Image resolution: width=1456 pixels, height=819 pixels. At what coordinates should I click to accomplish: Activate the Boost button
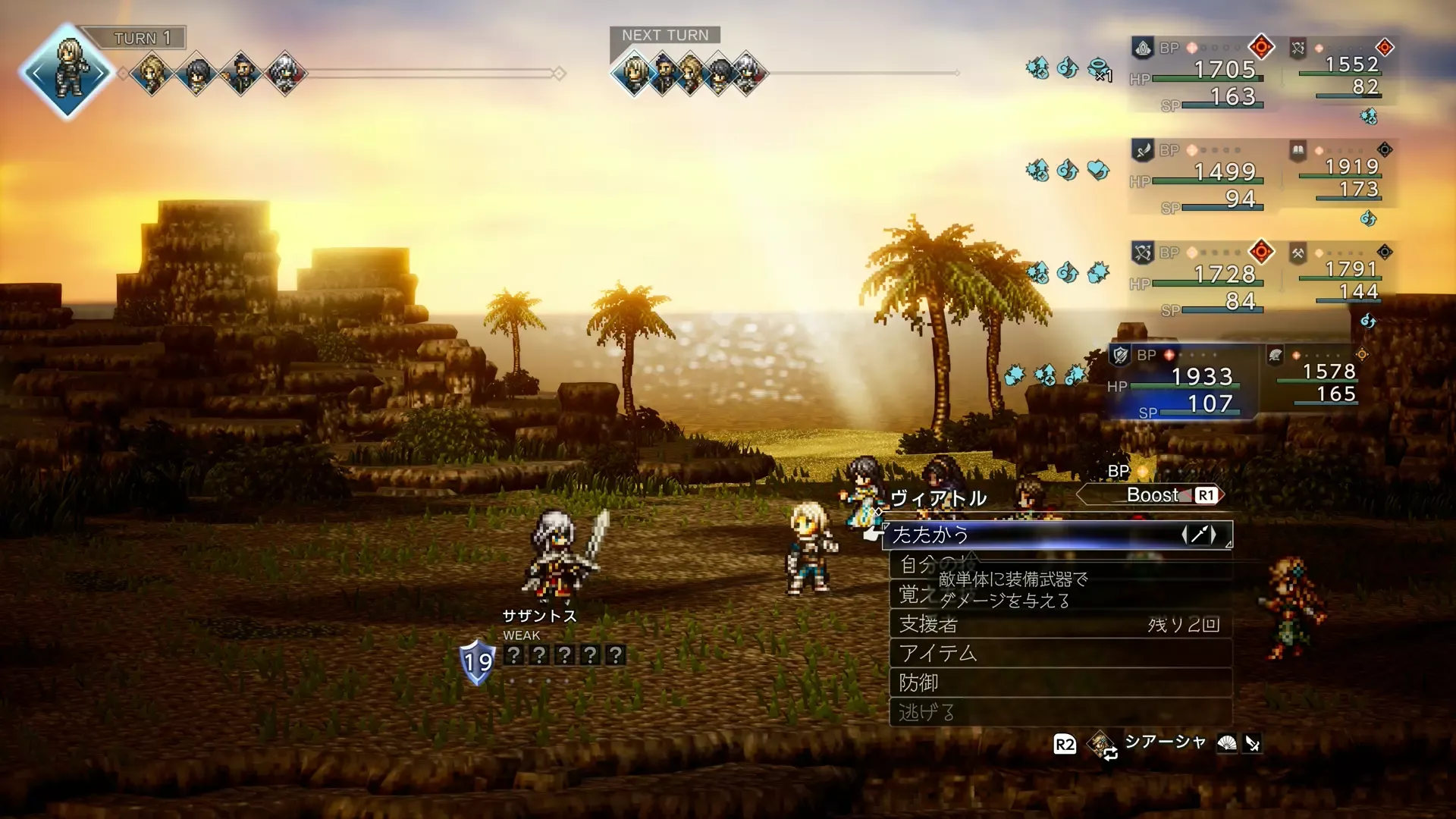(1150, 495)
